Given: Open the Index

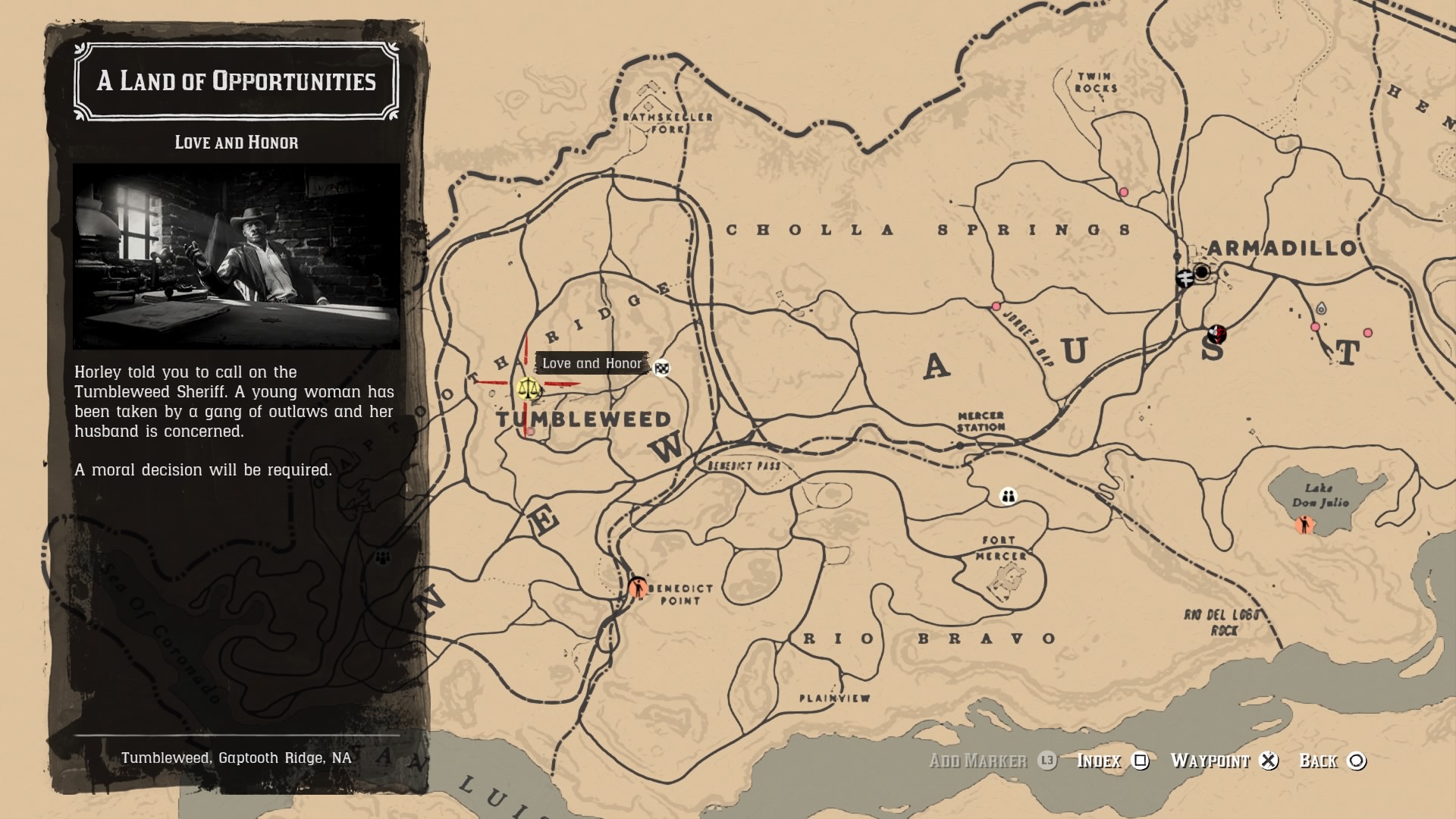Looking at the screenshot, I should point(1100,761).
